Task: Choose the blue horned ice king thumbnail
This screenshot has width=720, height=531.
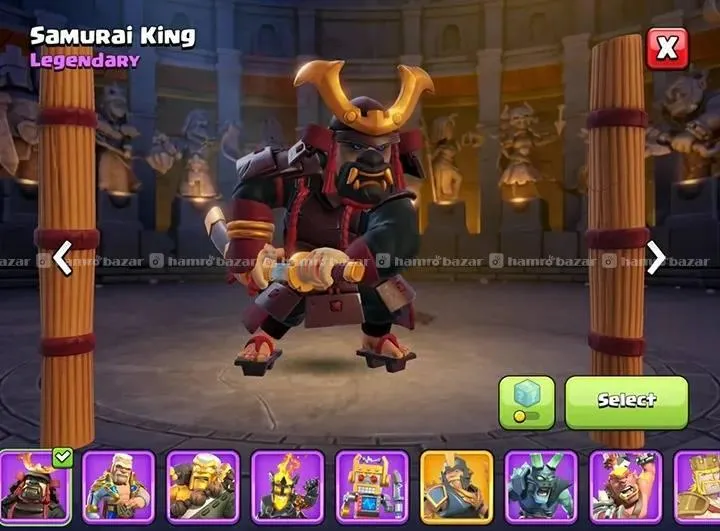Action: (x=541, y=487)
